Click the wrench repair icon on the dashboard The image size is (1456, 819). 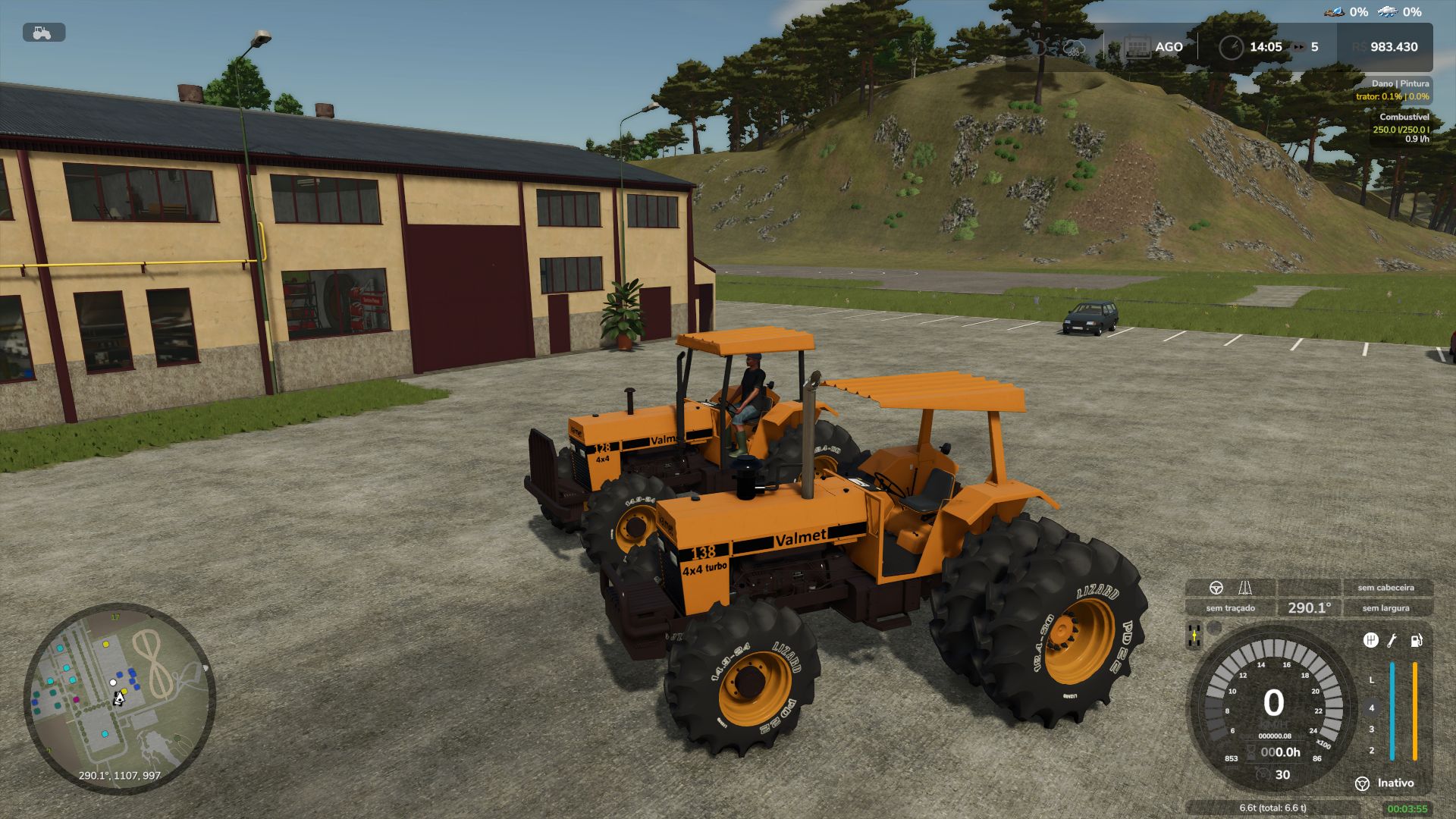pos(1392,642)
